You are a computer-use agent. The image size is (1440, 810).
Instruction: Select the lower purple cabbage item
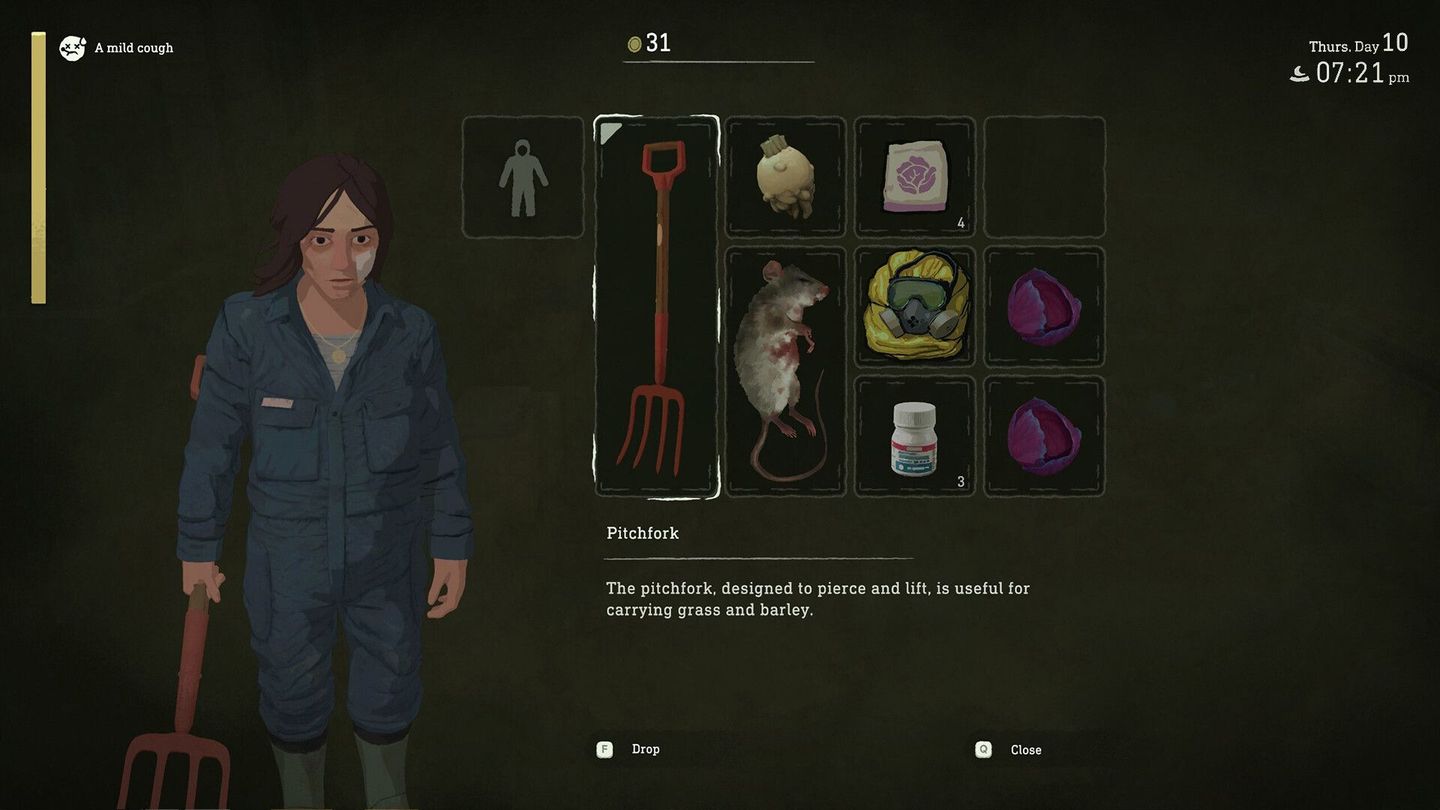coord(1044,437)
